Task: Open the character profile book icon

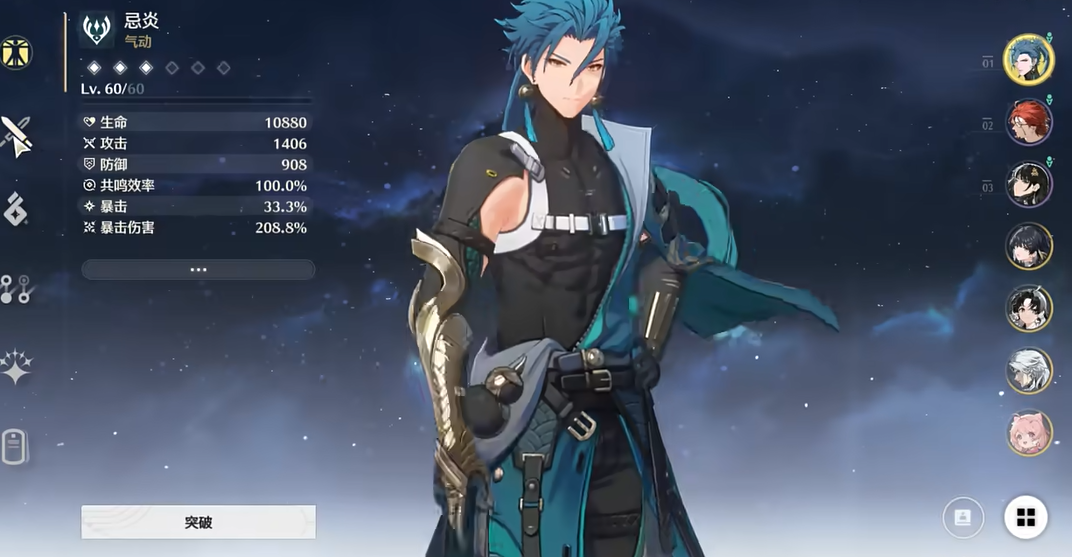Action: pyautogui.click(x=963, y=517)
